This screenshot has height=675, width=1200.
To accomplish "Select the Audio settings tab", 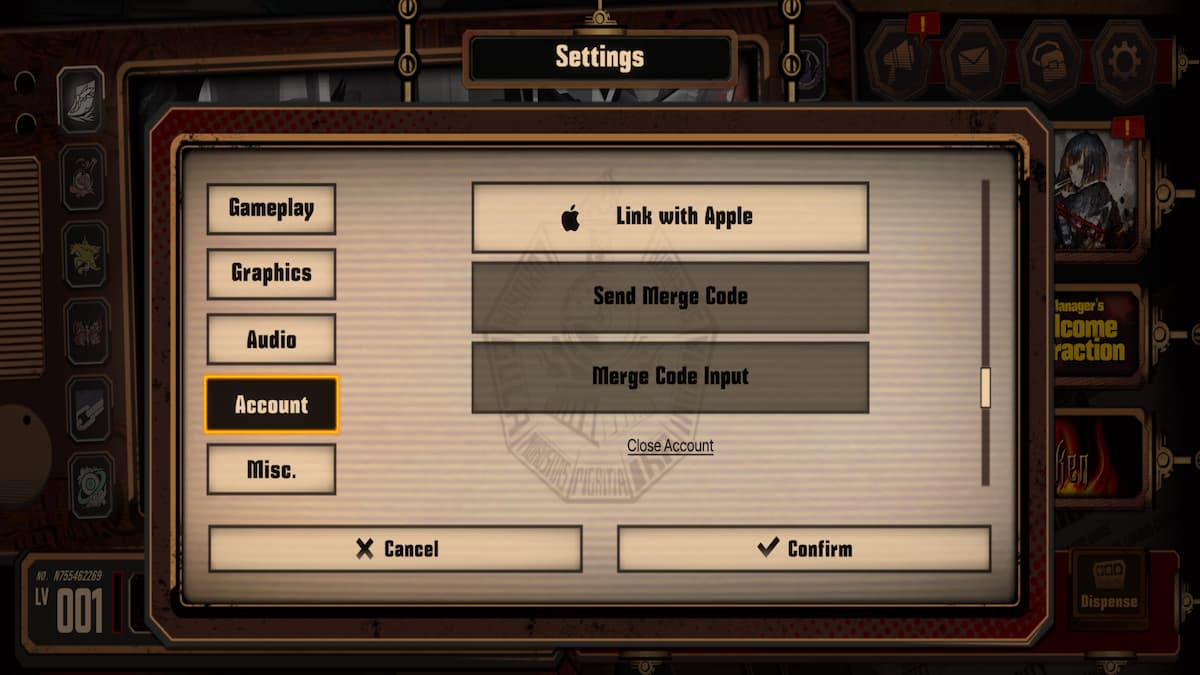I will (271, 340).
